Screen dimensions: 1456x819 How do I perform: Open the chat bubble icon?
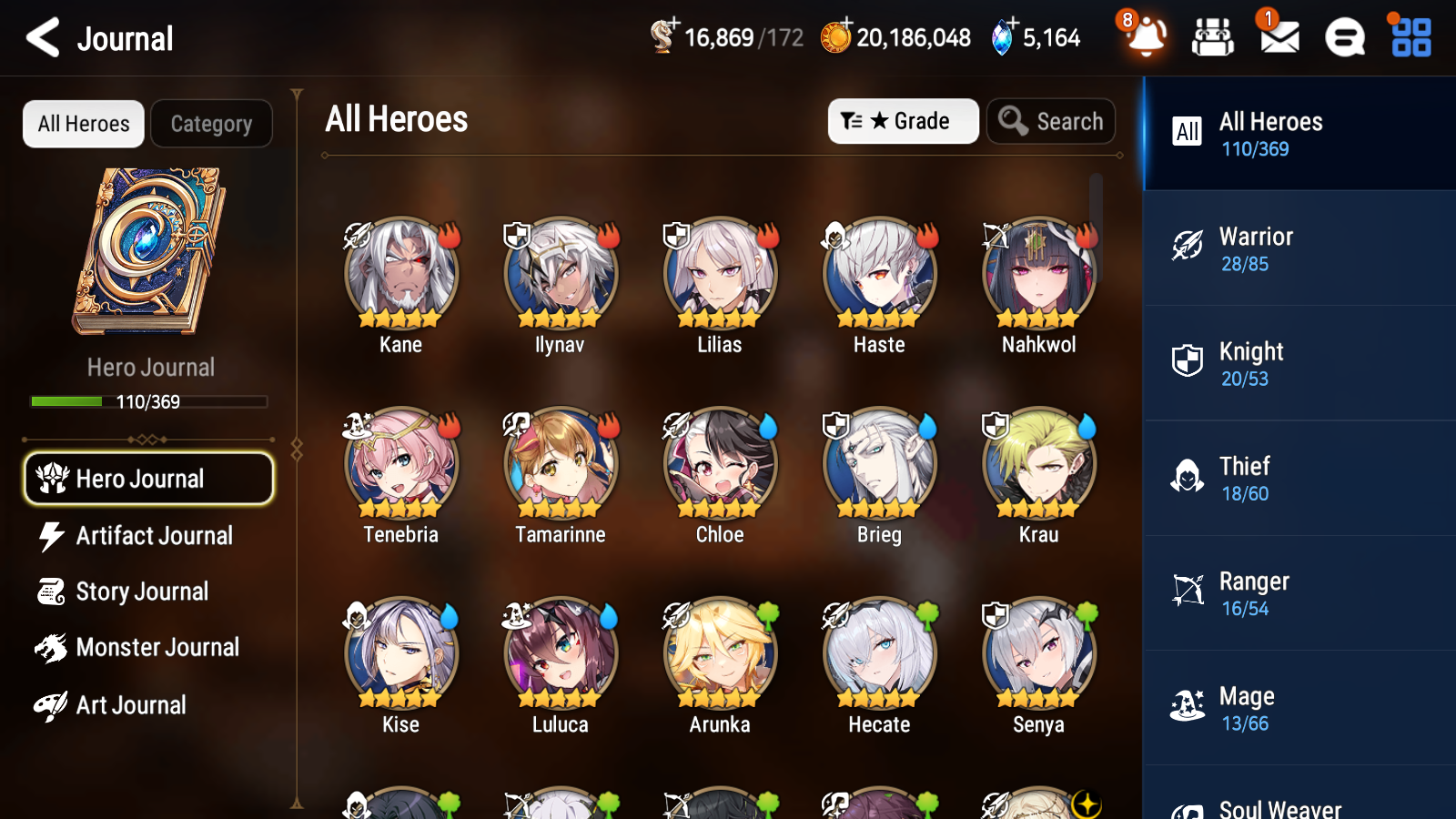click(x=1343, y=37)
